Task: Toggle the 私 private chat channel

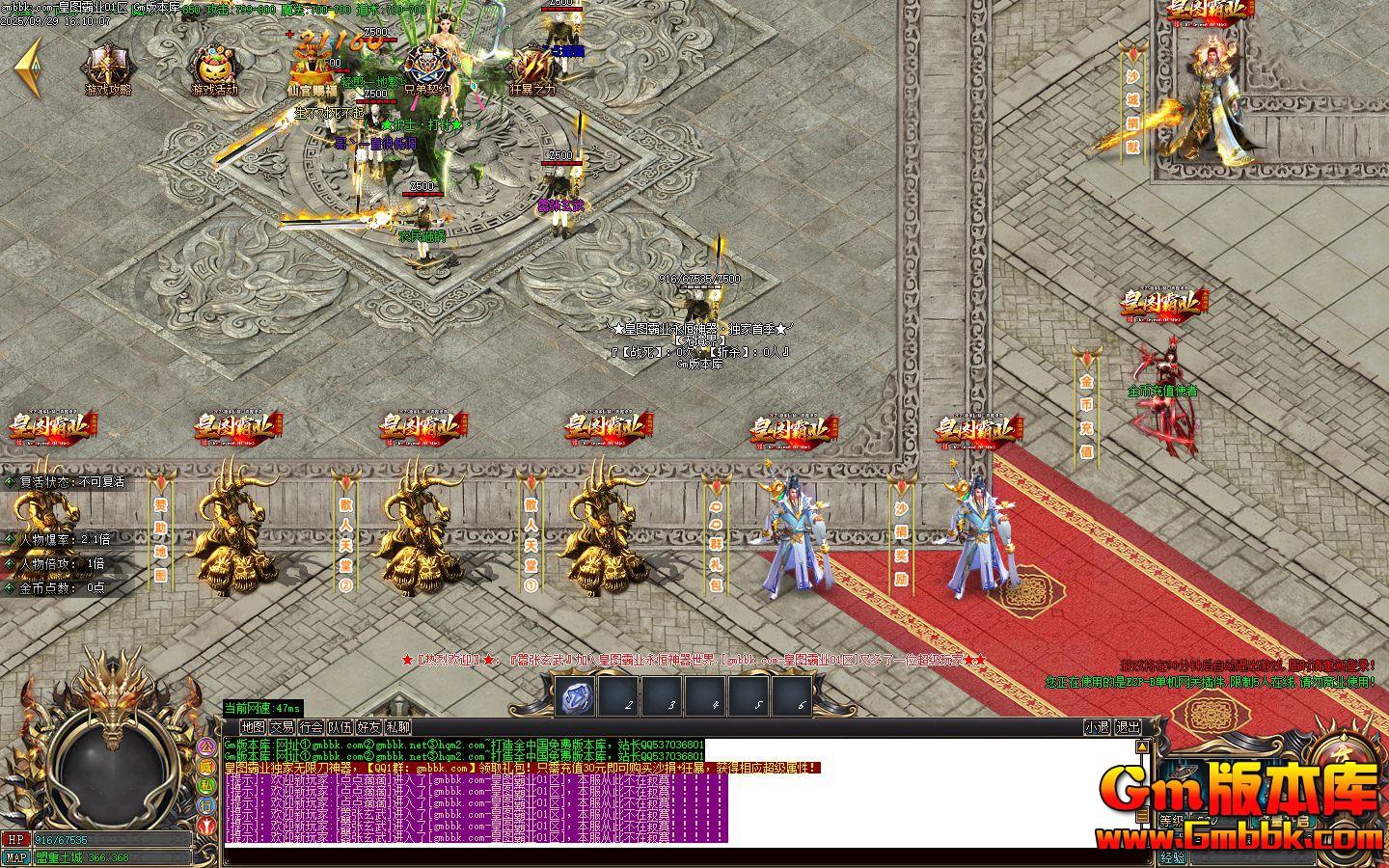Action: point(206,786)
